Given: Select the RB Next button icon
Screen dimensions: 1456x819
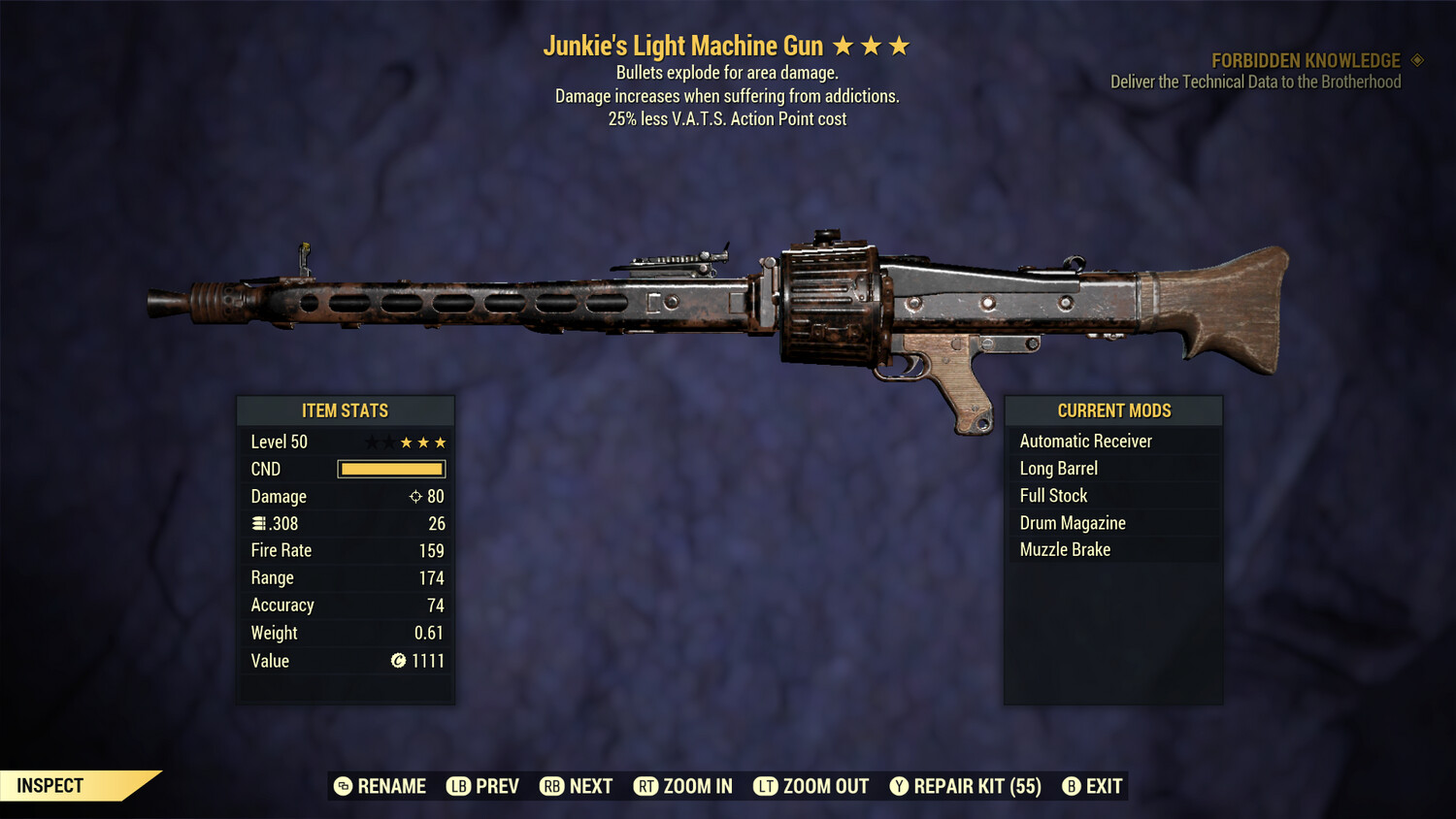Looking at the screenshot, I should (551, 786).
